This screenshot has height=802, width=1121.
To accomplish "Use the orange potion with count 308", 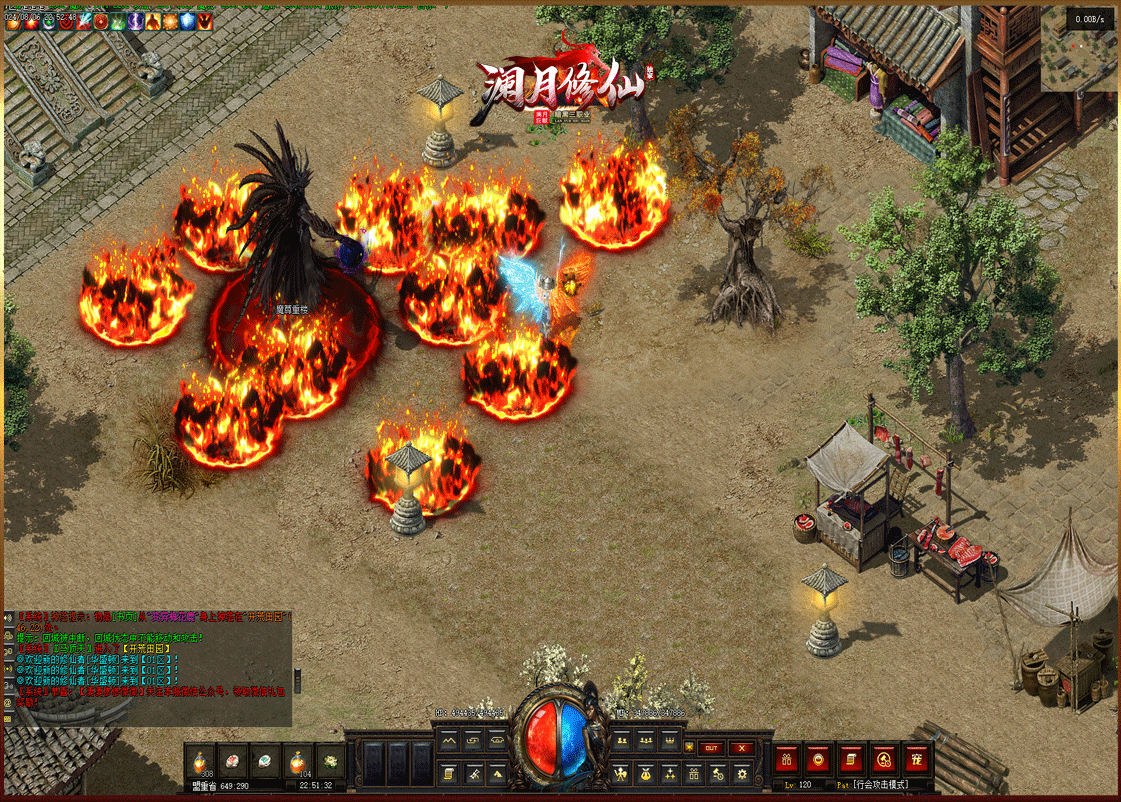I will (x=200, y=762).
